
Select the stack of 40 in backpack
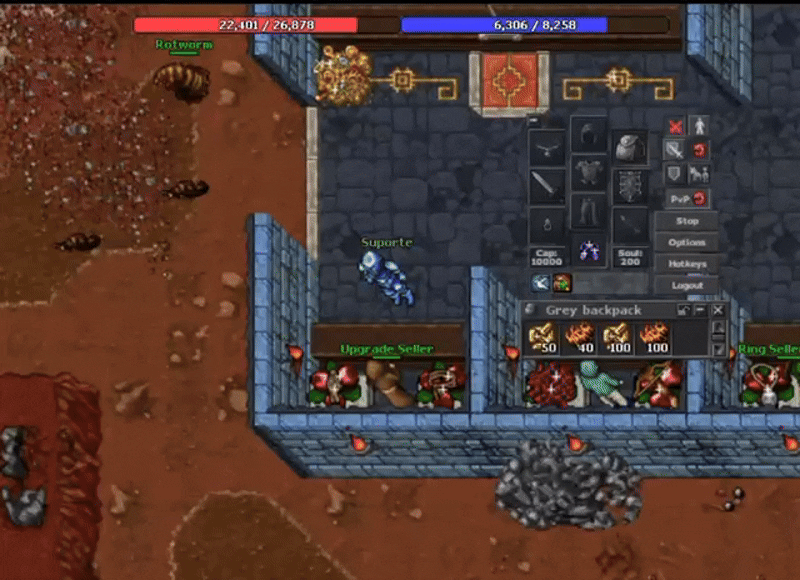point(581,339)
